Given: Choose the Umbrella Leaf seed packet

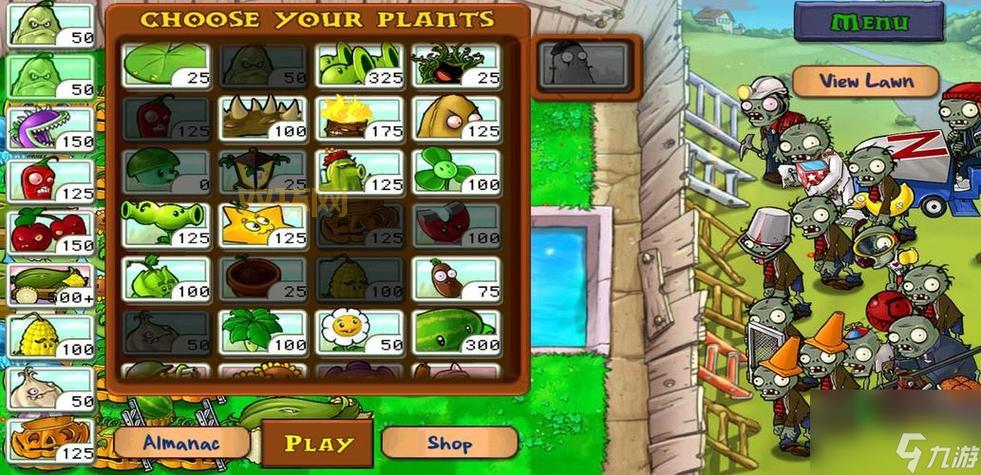Looking at the screenshot, I should pos(263,331).
